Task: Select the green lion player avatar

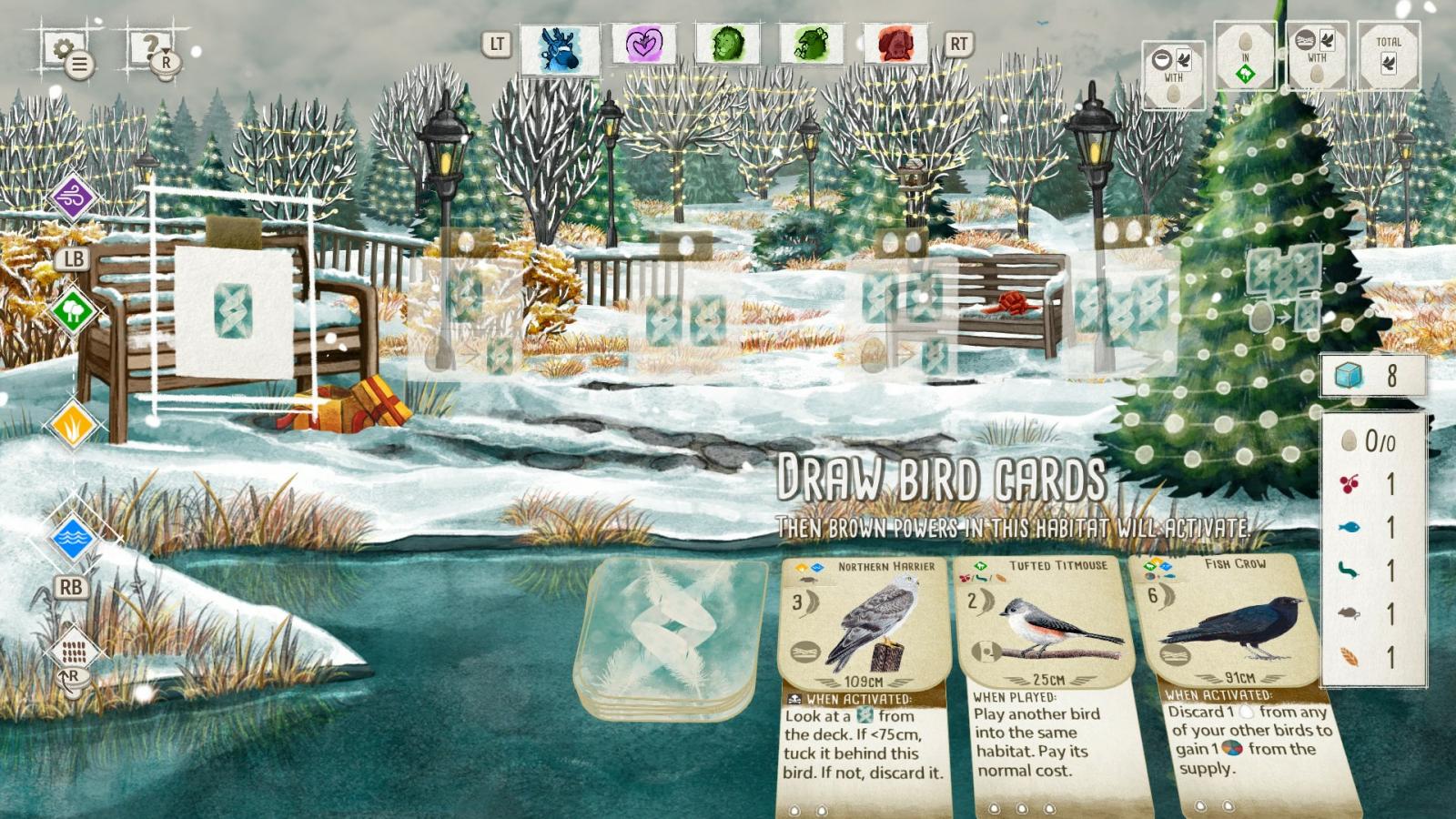Action: [x=728, y=44]
